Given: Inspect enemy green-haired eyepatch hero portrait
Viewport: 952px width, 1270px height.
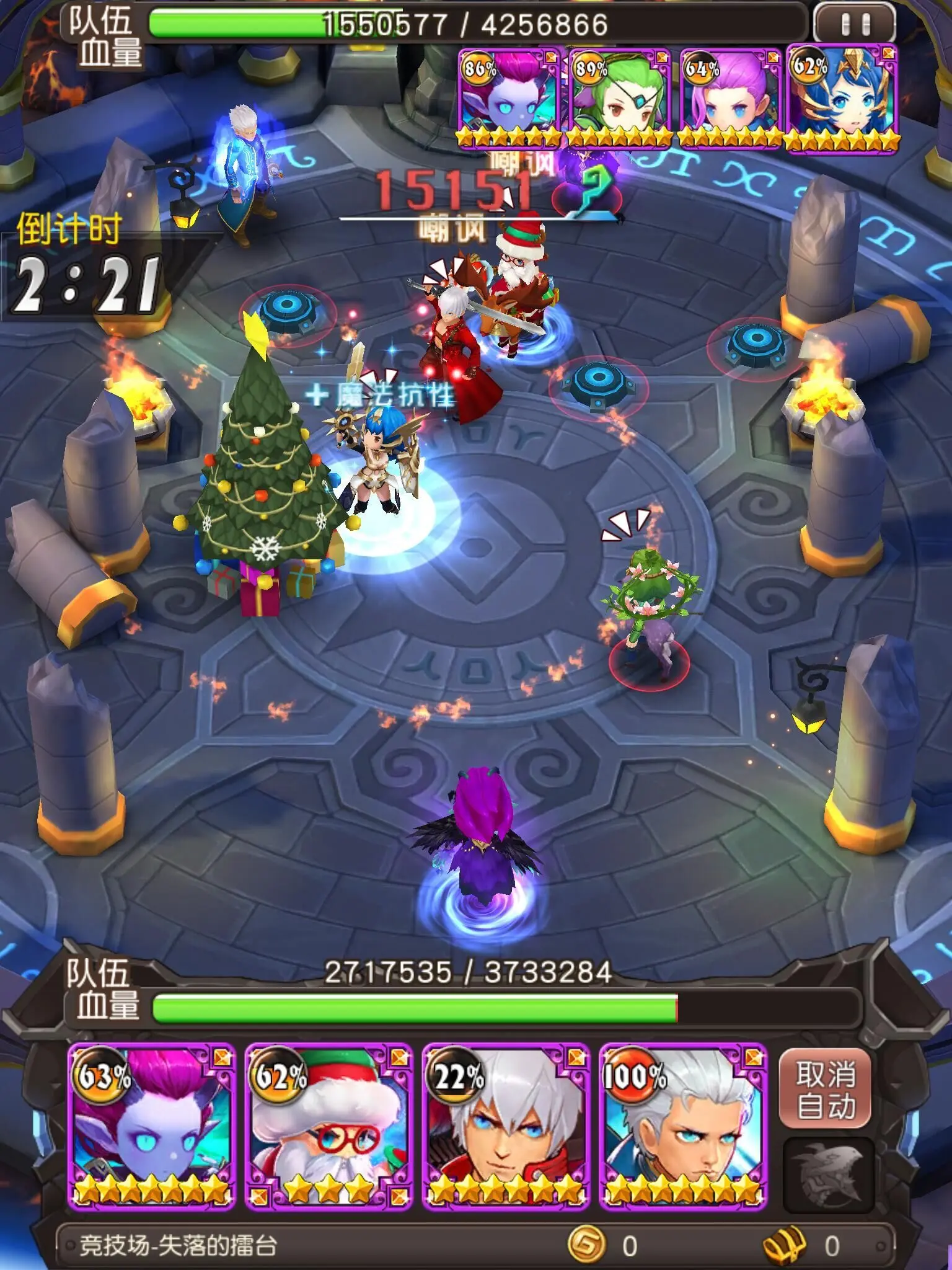Looking at the screenshot, I should click(x=619, y=99).
